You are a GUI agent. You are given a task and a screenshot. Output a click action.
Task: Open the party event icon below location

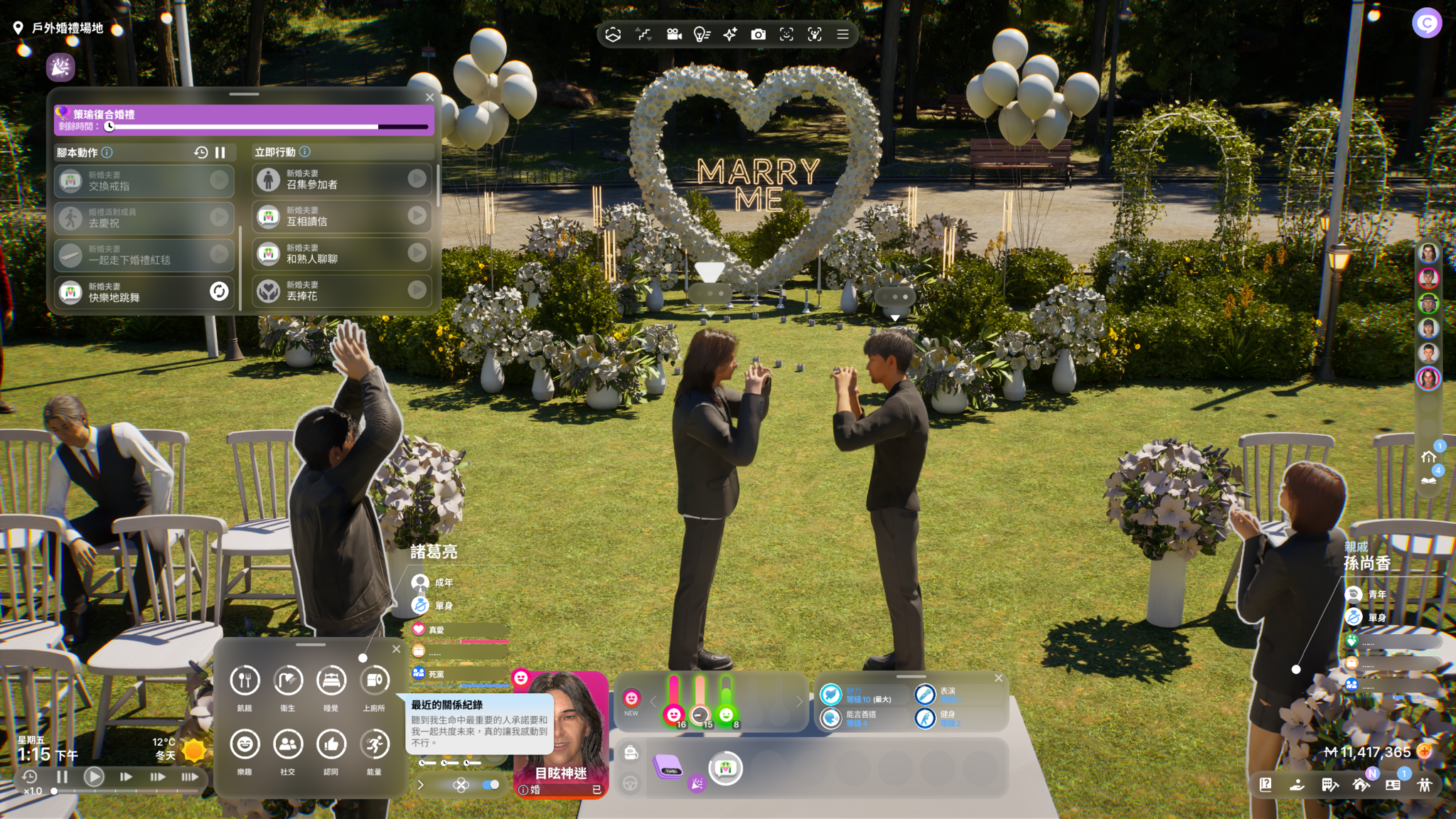pos(60,67)
